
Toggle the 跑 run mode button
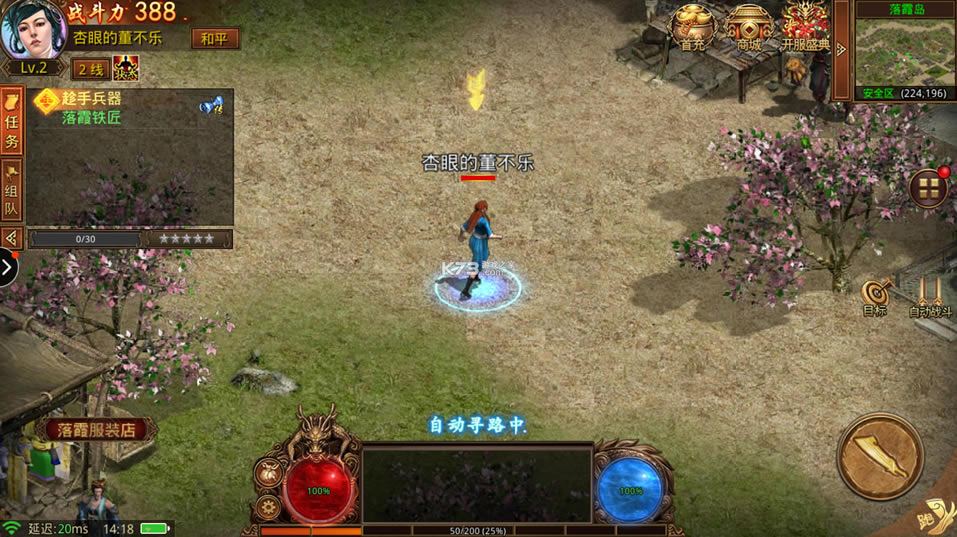pyautogui.click(x=936, y=517)
